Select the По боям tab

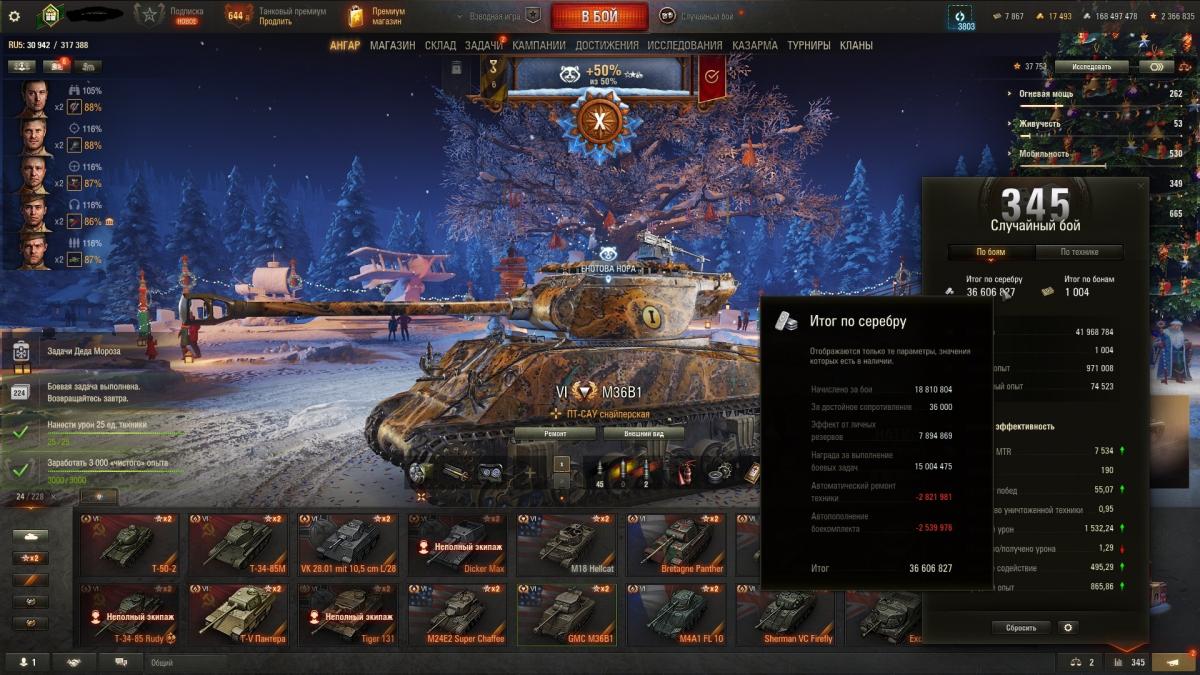(x=990, y=252)
